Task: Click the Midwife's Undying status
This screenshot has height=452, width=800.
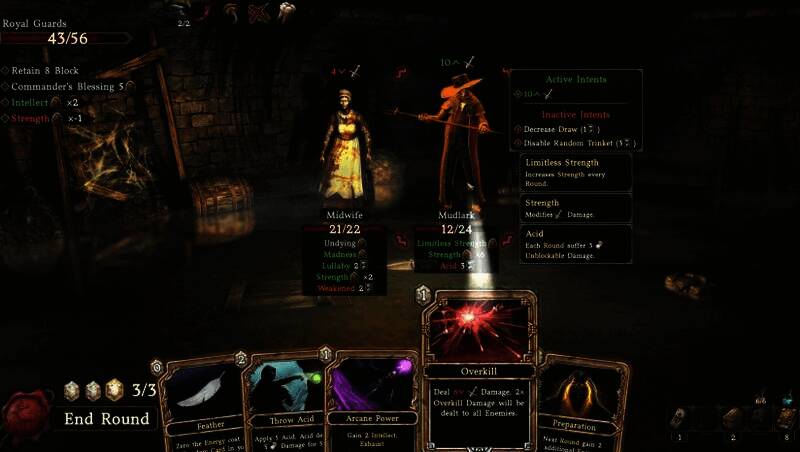Action: pos(341,243)
